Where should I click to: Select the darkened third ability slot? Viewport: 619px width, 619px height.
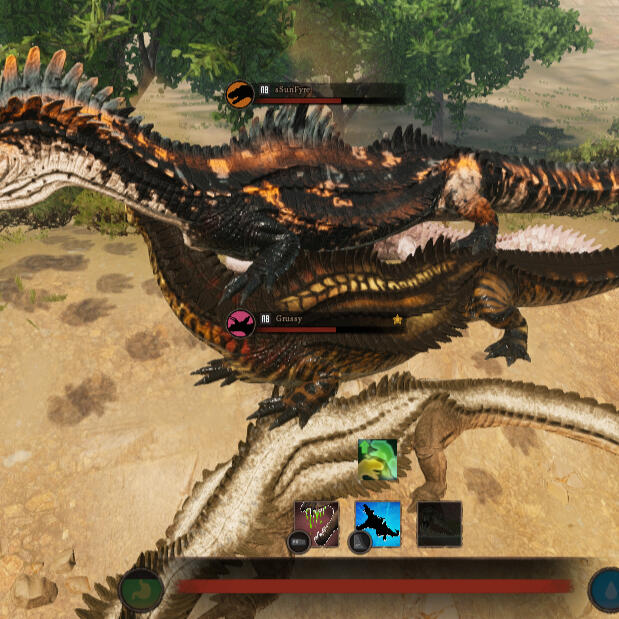click(x=439, y=523)
